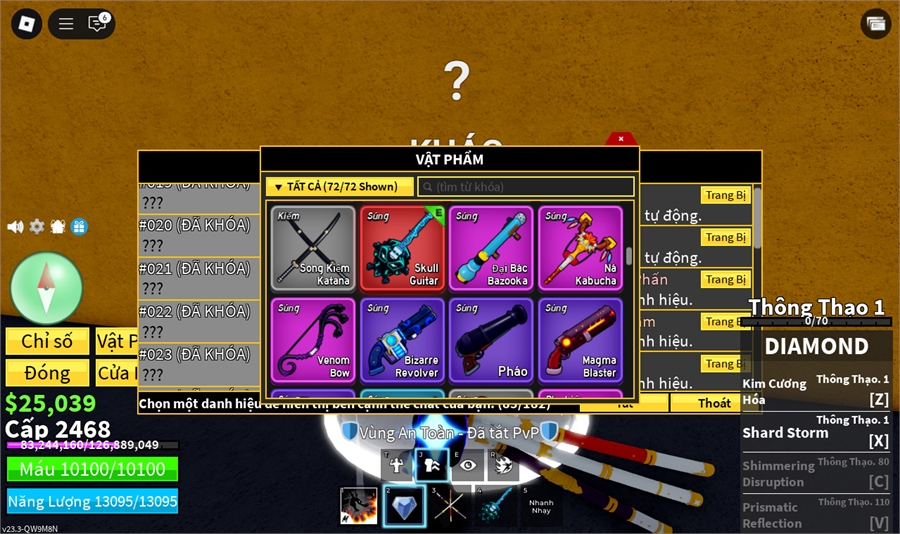Select the Venom Bow item

pyautogui.click(x=313, y=340)
